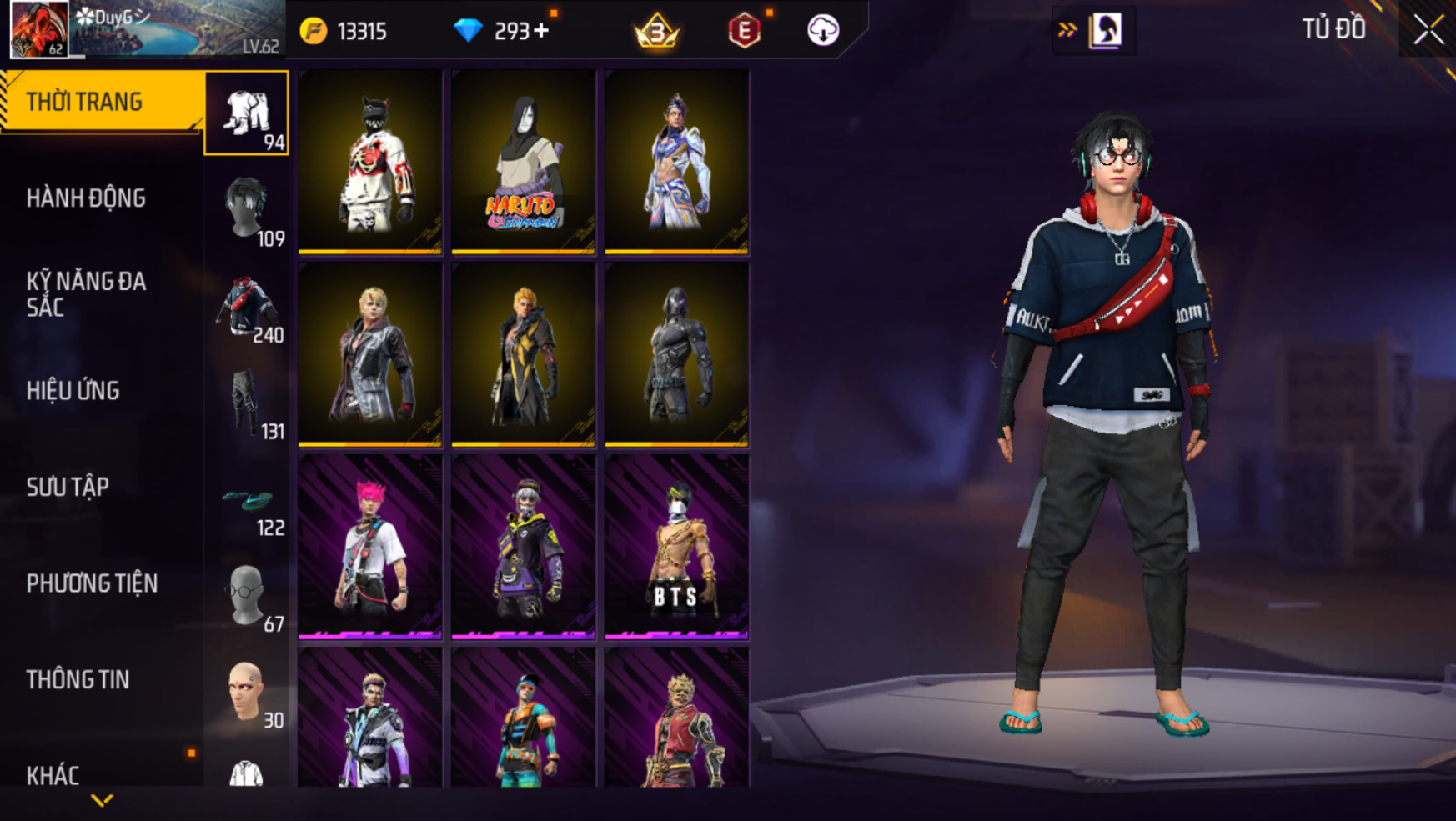
Task: Select the pink-haired character outfit
Action: click(x=369, y=547)
